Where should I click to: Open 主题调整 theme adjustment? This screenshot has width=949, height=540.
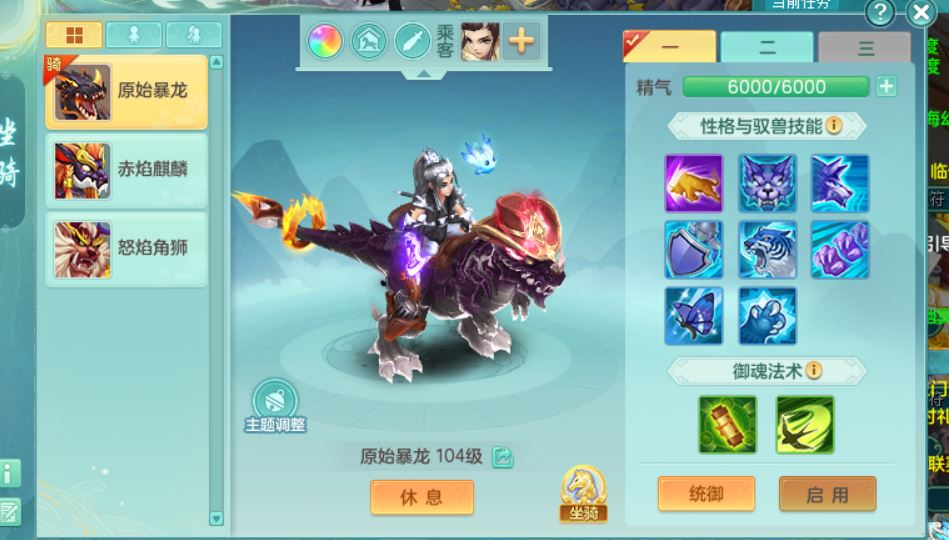point(275,406)
